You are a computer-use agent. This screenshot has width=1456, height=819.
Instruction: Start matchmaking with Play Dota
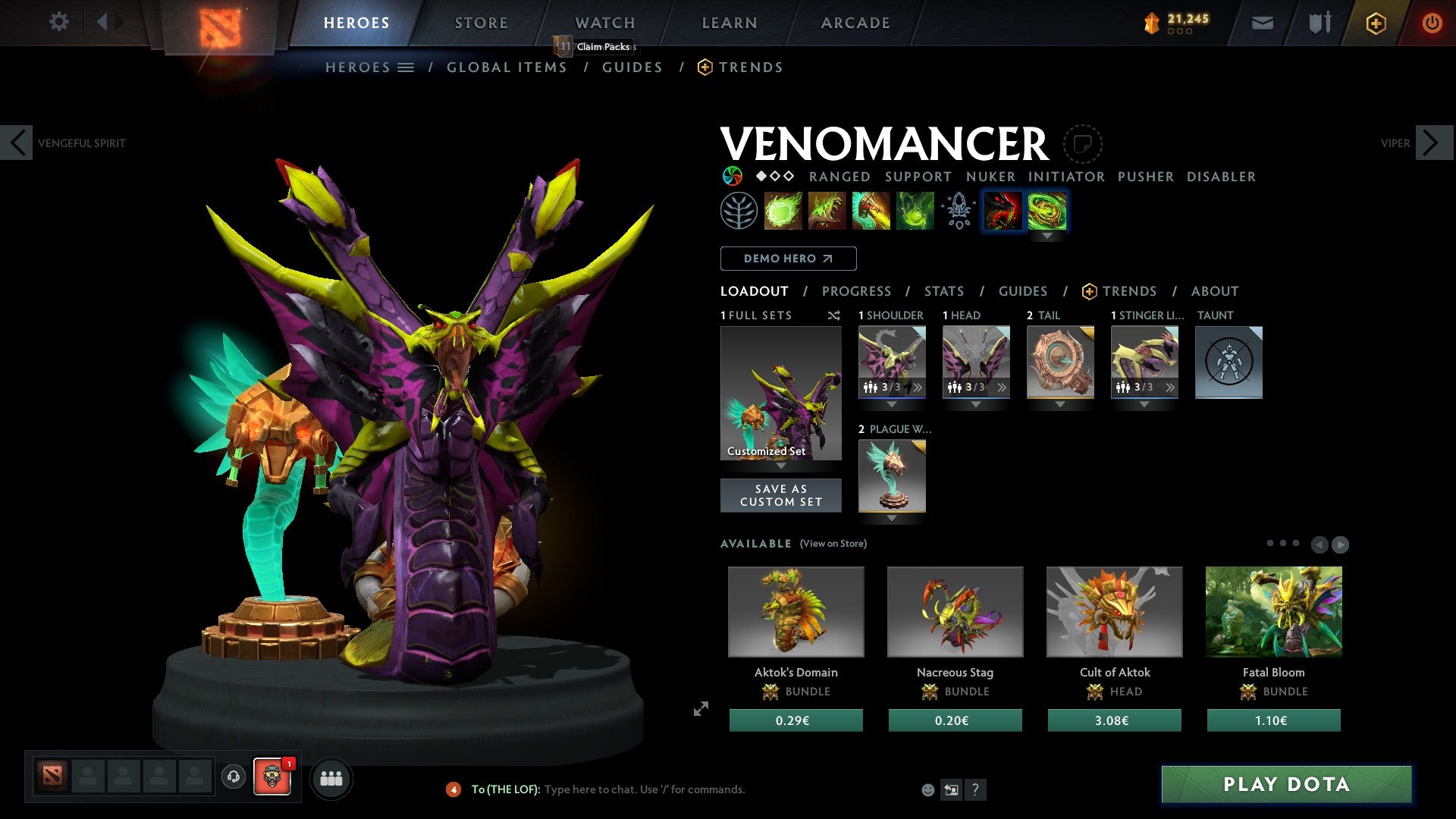click(x=1286, y=784)
